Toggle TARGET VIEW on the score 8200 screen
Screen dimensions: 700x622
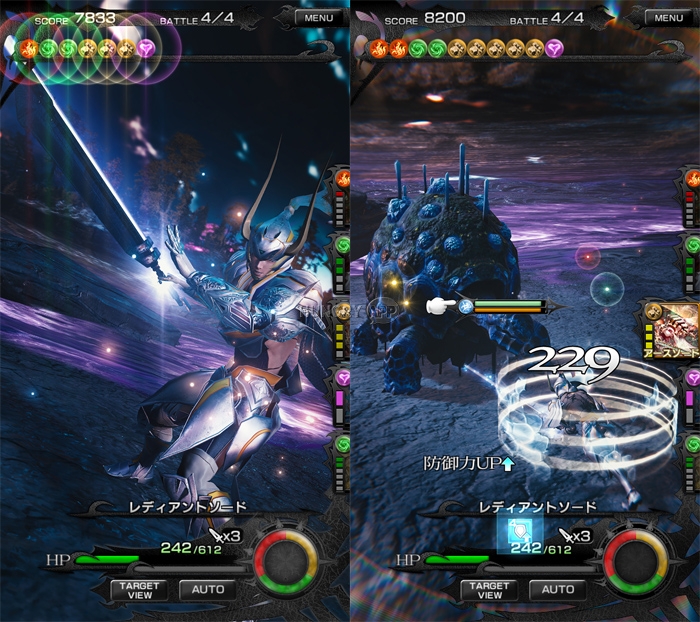489,590
